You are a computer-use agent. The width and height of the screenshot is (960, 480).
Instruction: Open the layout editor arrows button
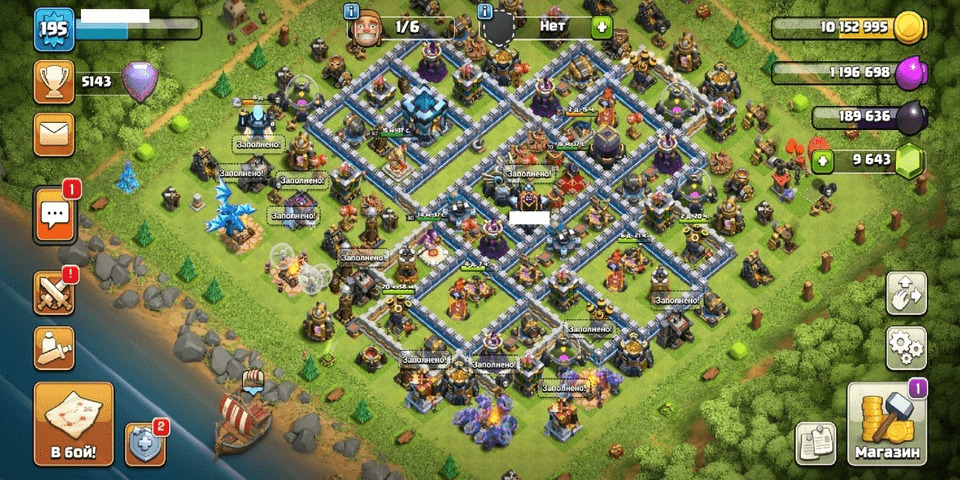(x=906, y=294)
